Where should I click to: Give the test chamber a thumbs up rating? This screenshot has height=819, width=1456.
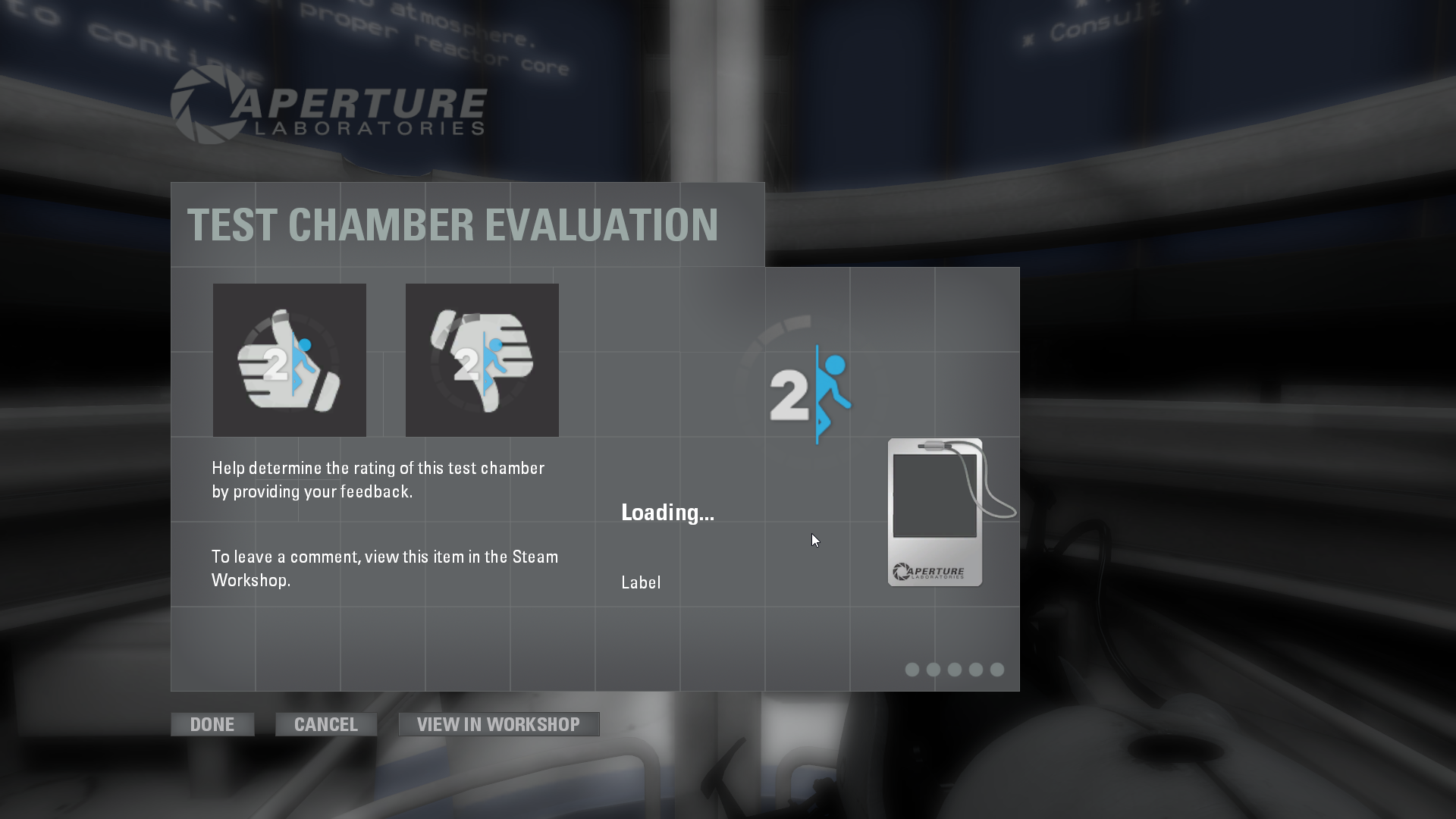(x=289, y=359)
